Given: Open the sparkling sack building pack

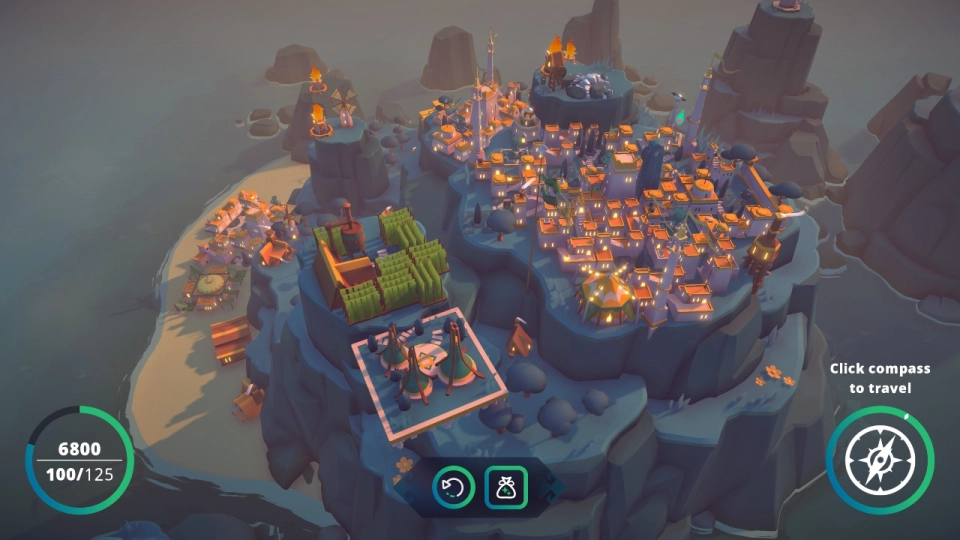Looking at the screenshot, I should point(506,488).
